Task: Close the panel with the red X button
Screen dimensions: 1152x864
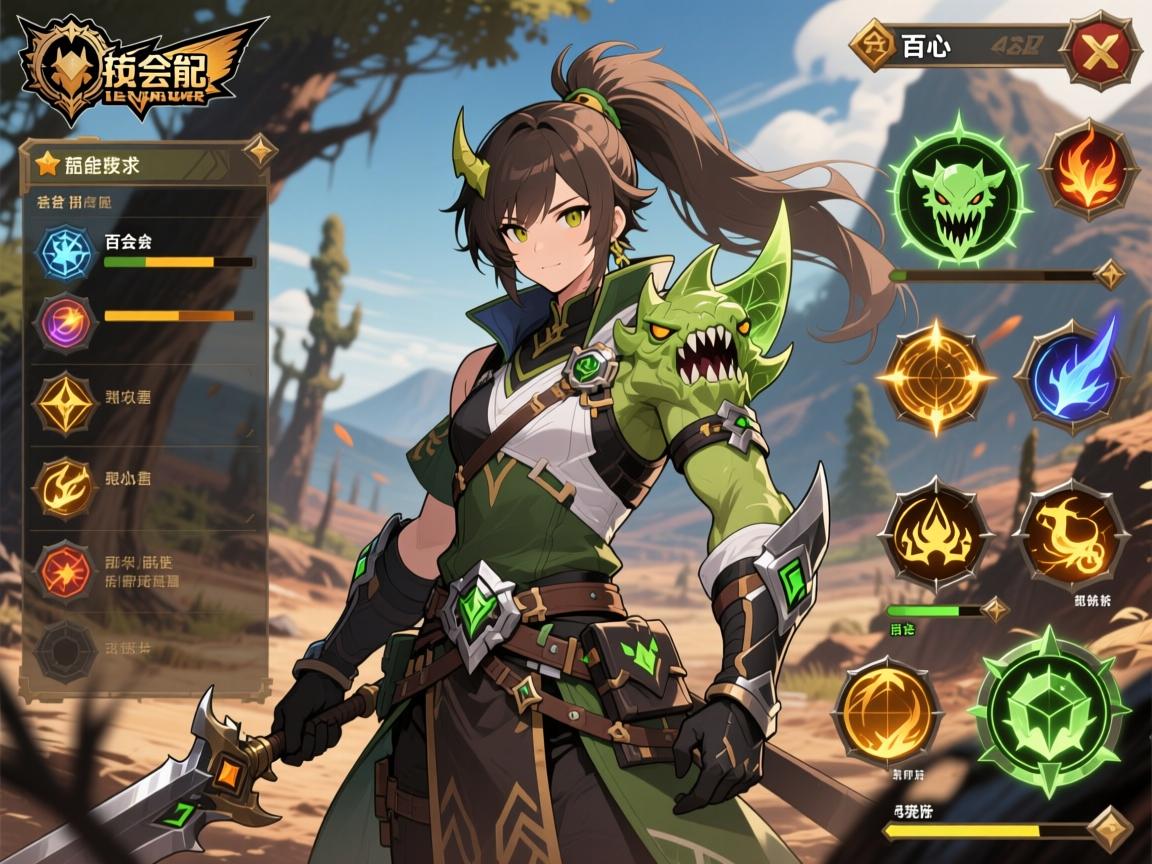Action: (1101, 48)
